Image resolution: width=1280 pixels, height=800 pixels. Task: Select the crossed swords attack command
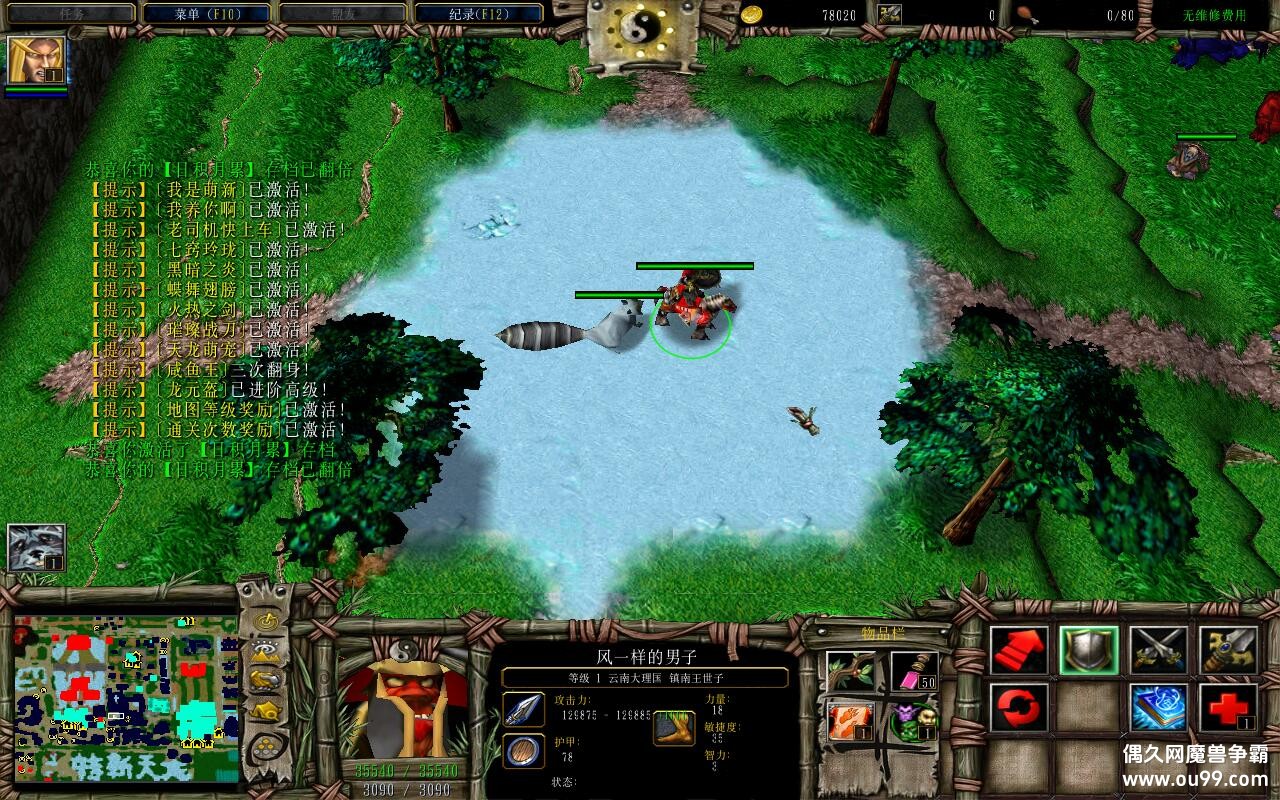tap(1159, 650)
